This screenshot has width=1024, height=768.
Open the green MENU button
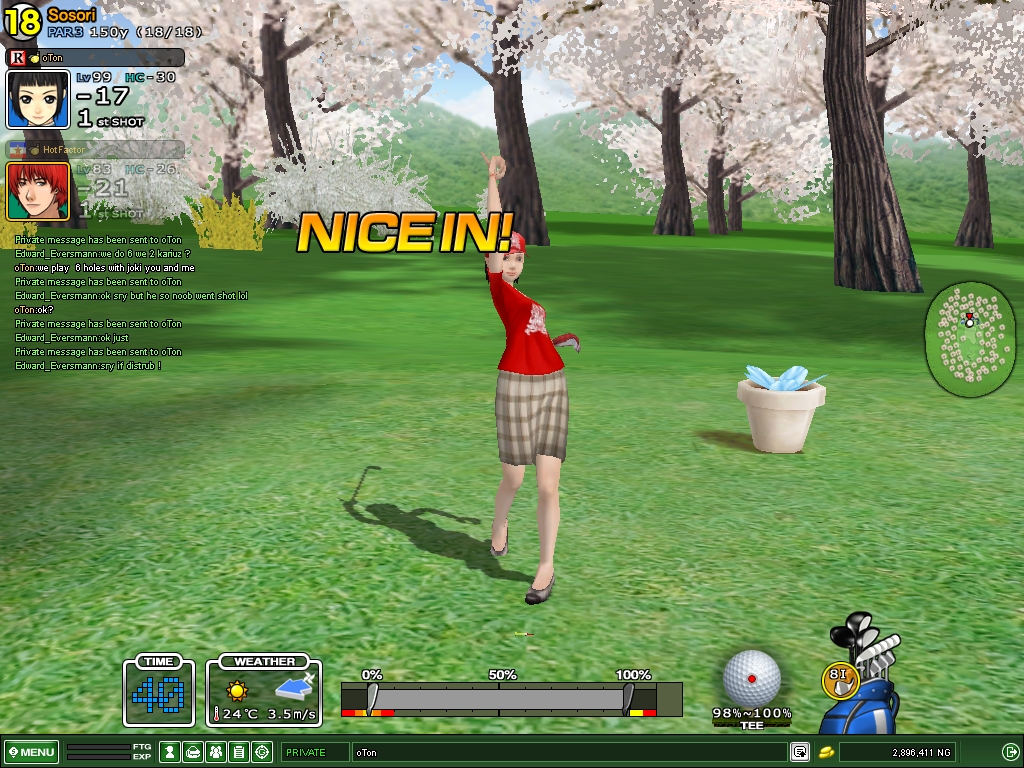point(32,752)
